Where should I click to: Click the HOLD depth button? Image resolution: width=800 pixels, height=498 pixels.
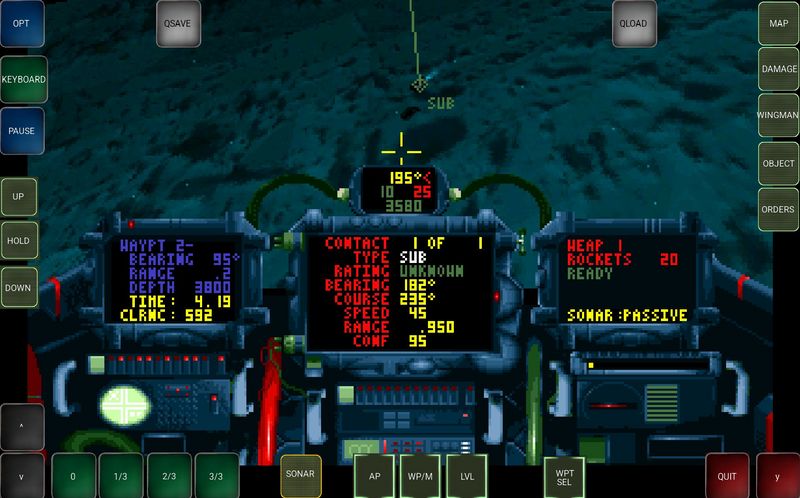(x=19, y=241)
